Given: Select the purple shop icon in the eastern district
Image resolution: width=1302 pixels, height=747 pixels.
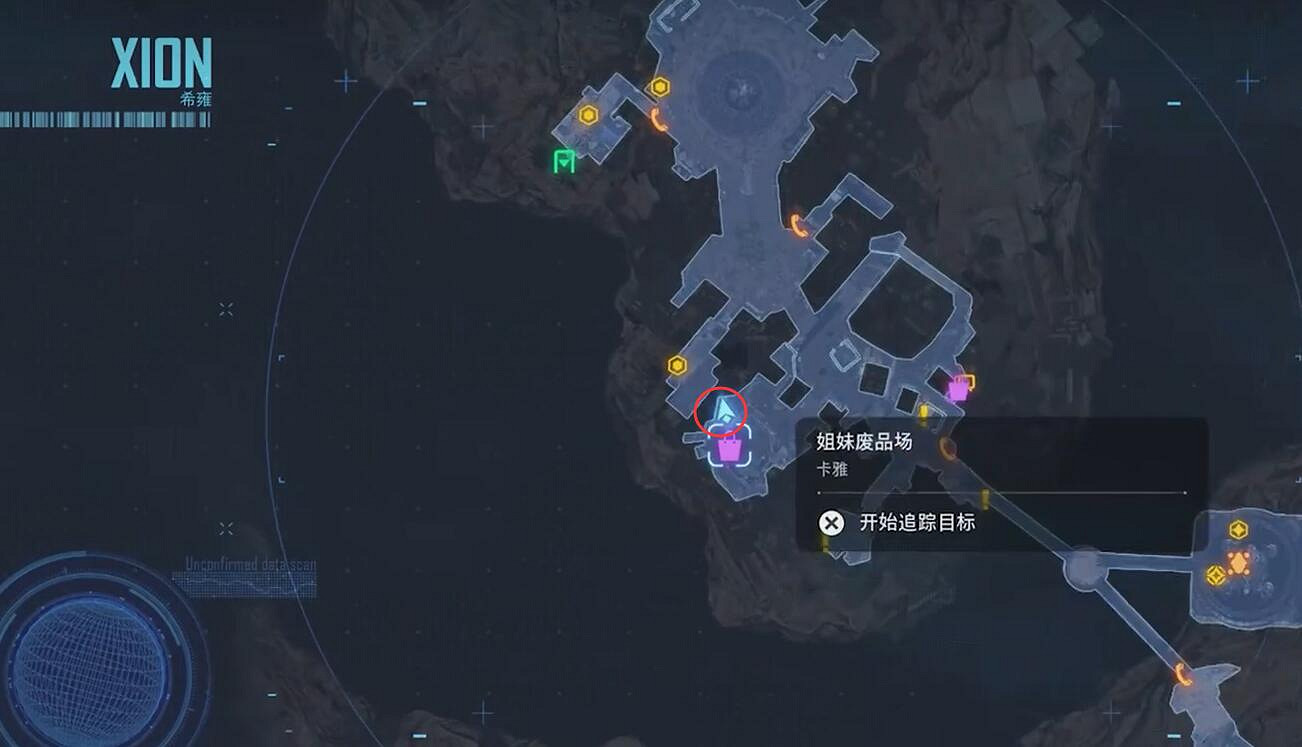Looking at the screenshot, I should (x=958, y=389).
